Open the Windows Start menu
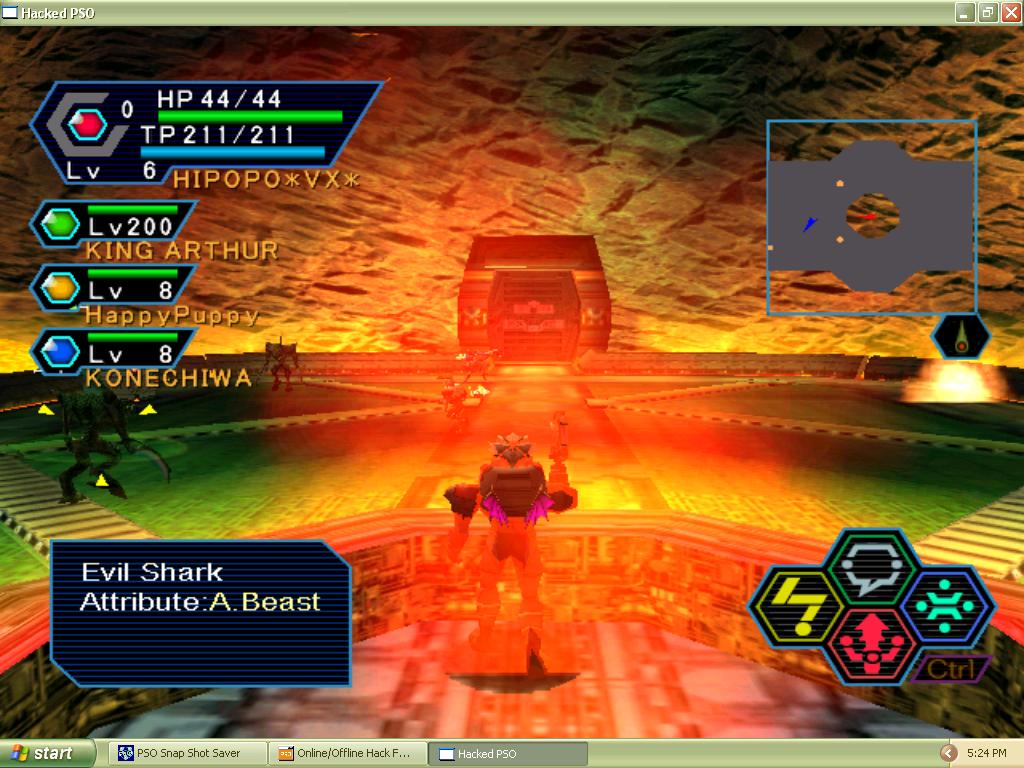1024x768 pixels. tap(47, 753)
